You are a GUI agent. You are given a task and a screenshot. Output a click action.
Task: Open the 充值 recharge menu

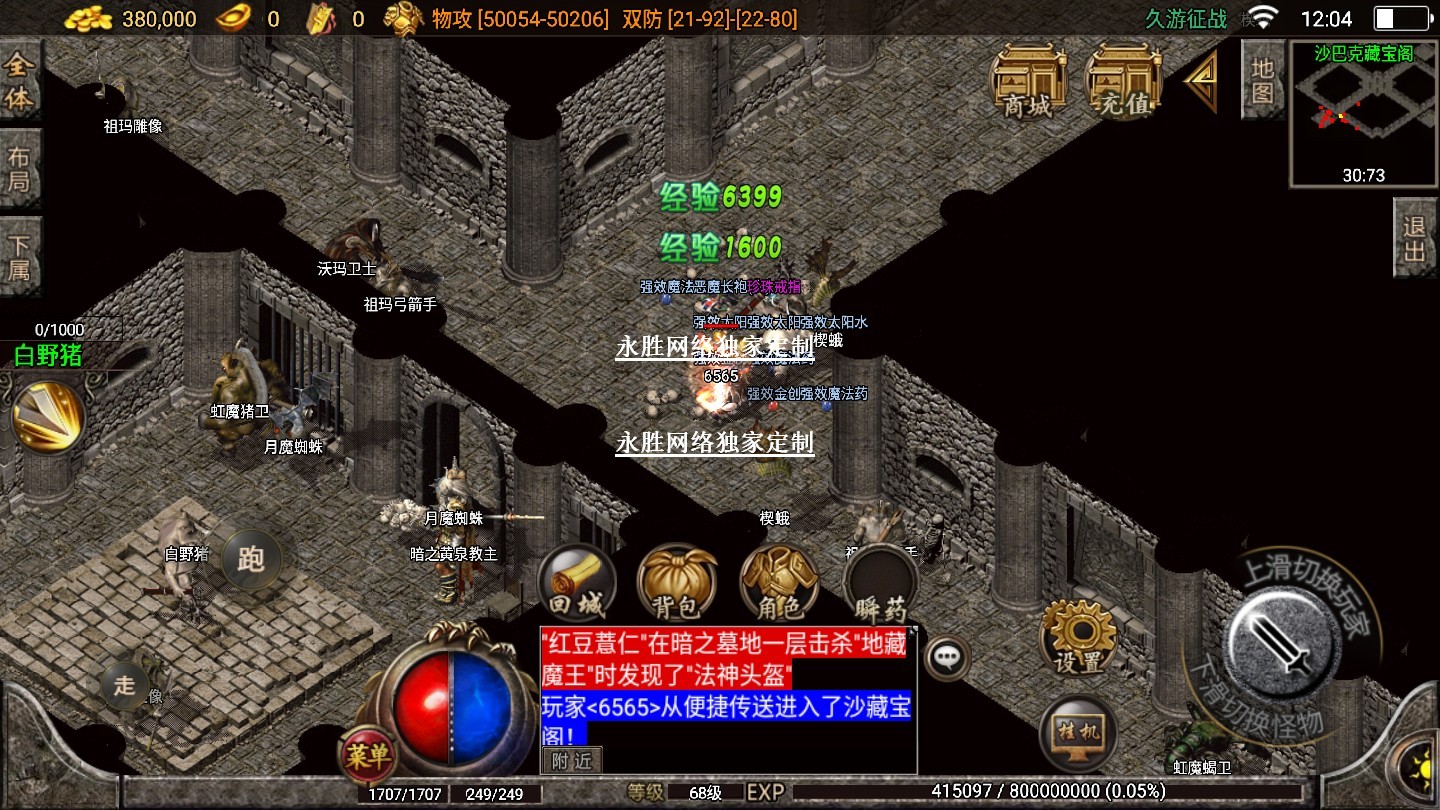(1122, 81)
